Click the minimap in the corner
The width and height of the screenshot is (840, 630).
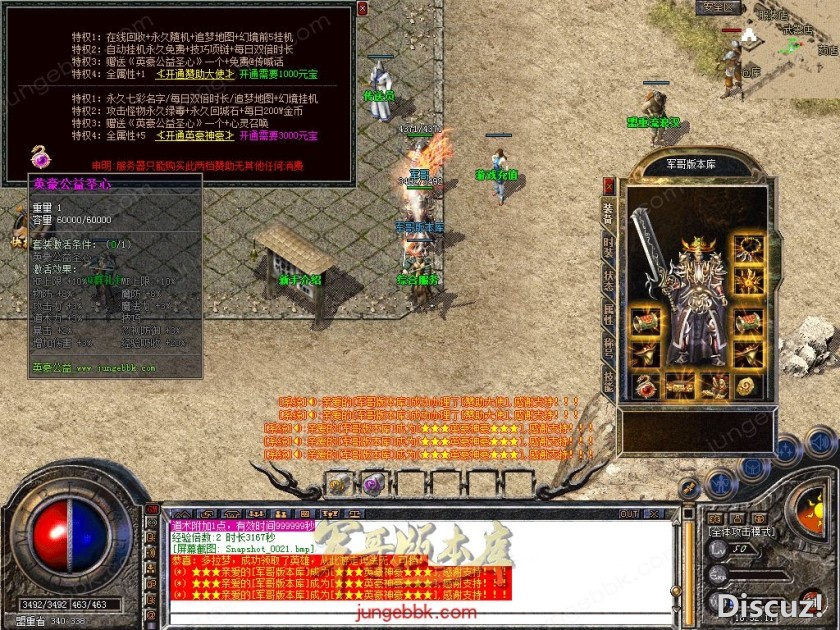point(780,40)
